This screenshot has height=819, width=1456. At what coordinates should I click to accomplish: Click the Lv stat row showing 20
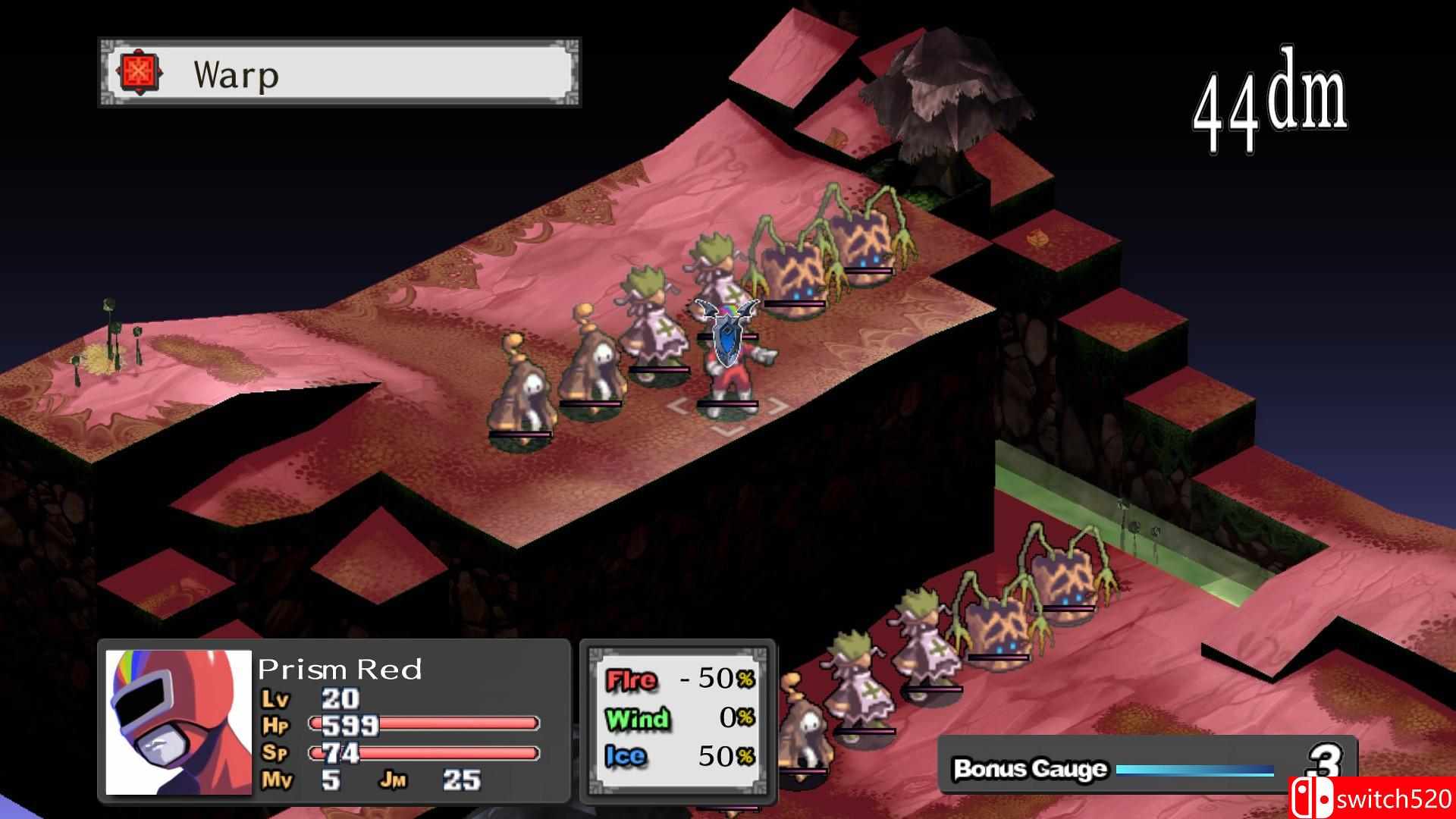click(x=334, y=698)
